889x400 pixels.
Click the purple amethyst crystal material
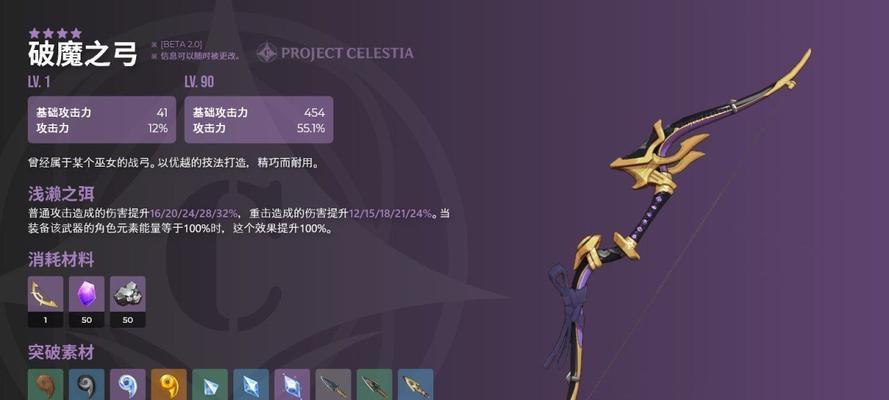coord(86,294)
